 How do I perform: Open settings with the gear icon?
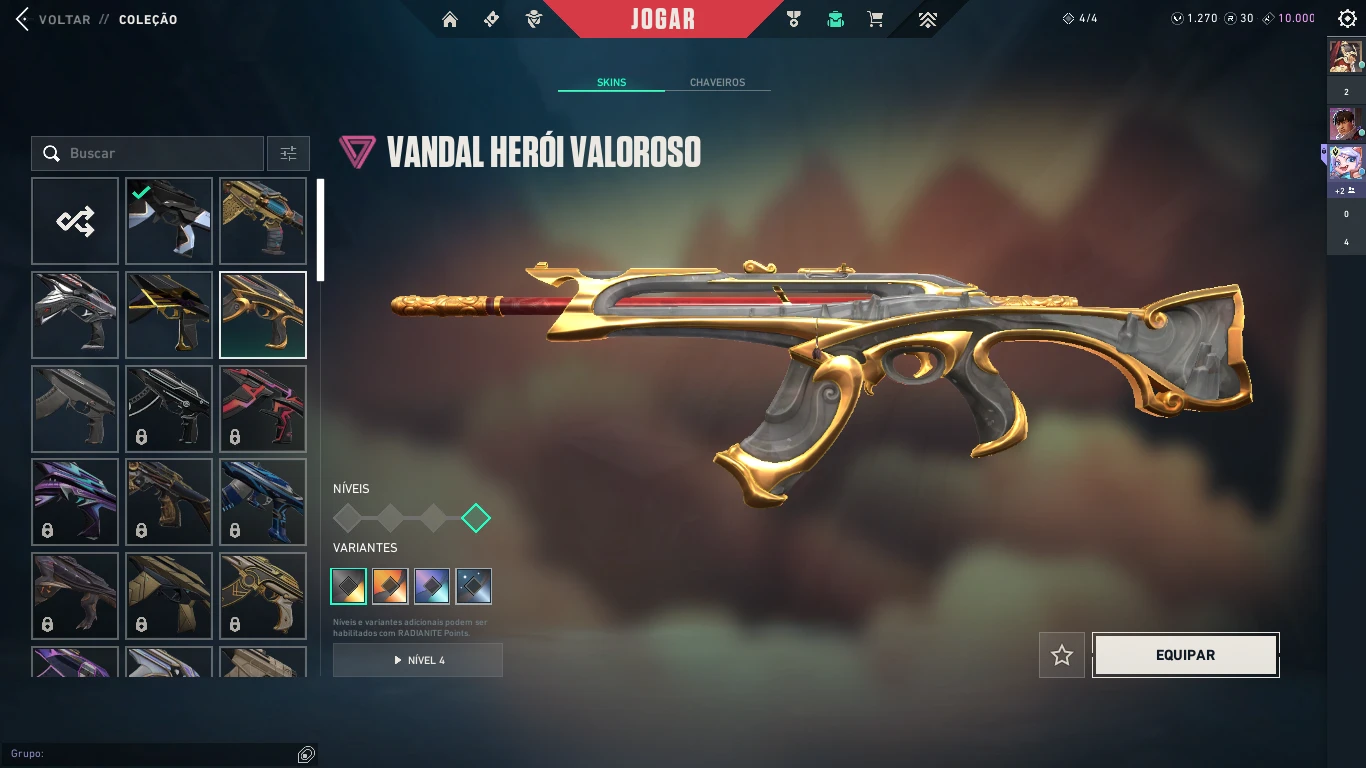click(x=1347, y=19)
